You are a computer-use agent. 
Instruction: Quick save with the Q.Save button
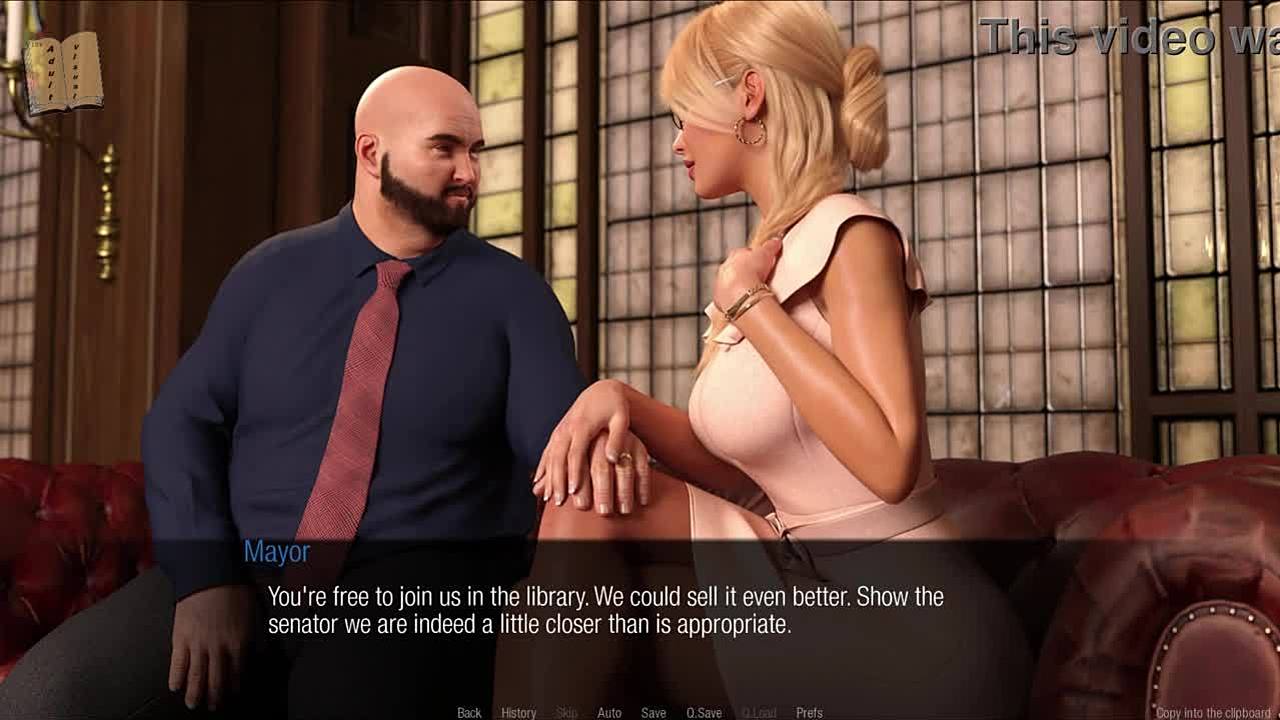click(704, 713)
